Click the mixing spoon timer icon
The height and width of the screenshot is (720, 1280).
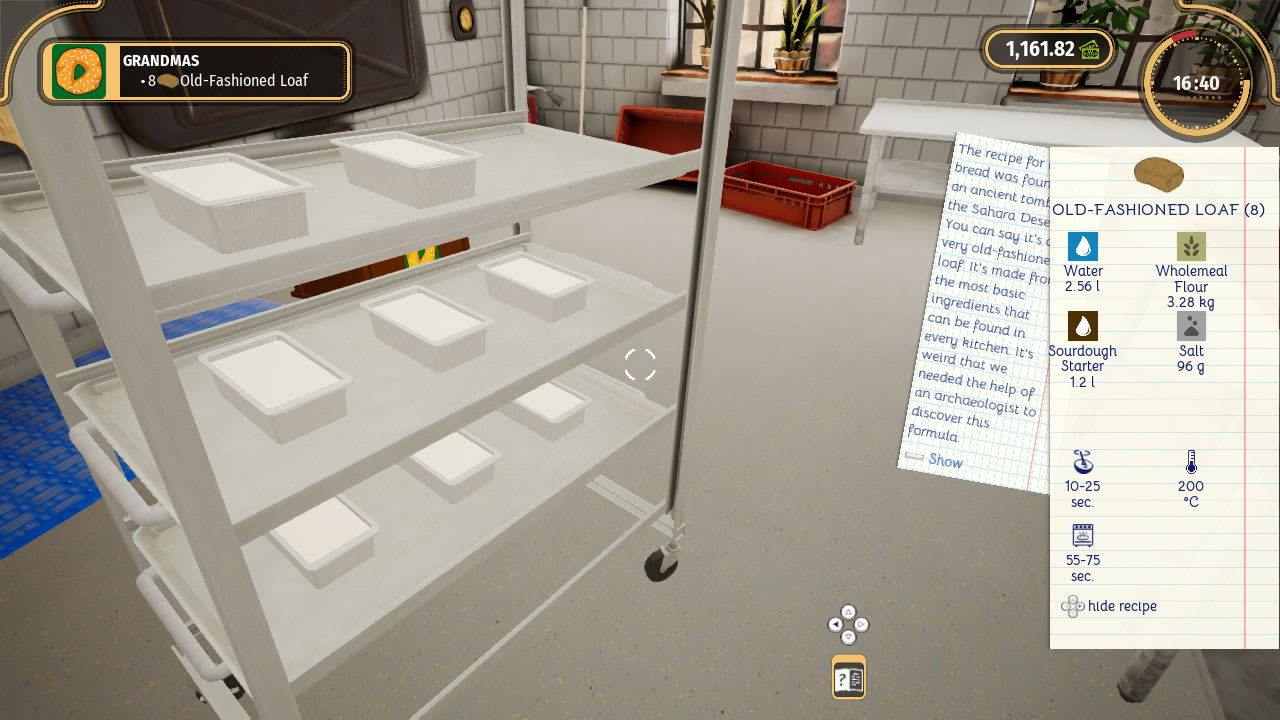(x=1082, y=462)
